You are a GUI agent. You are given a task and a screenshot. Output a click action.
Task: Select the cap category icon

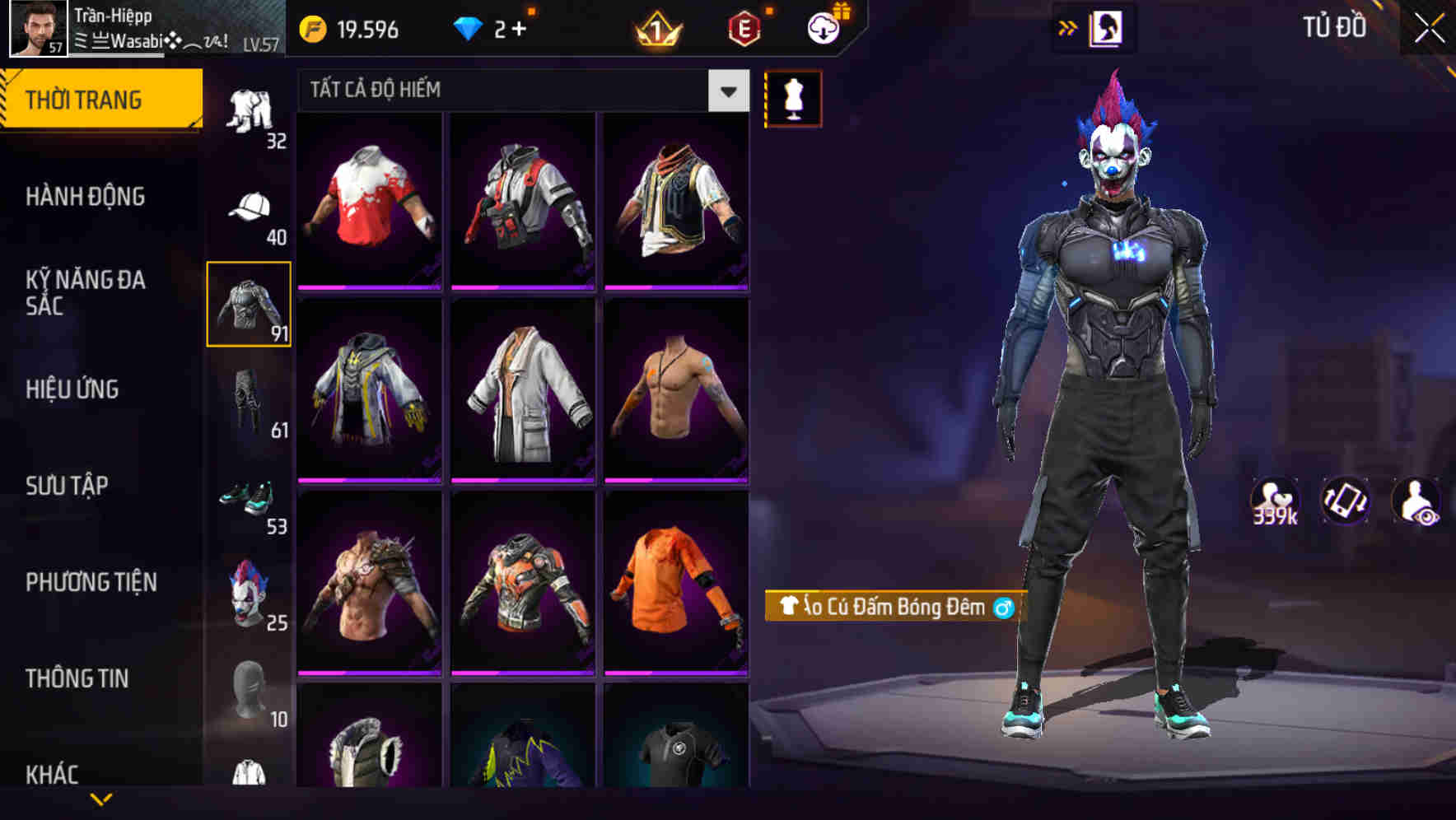250,206
